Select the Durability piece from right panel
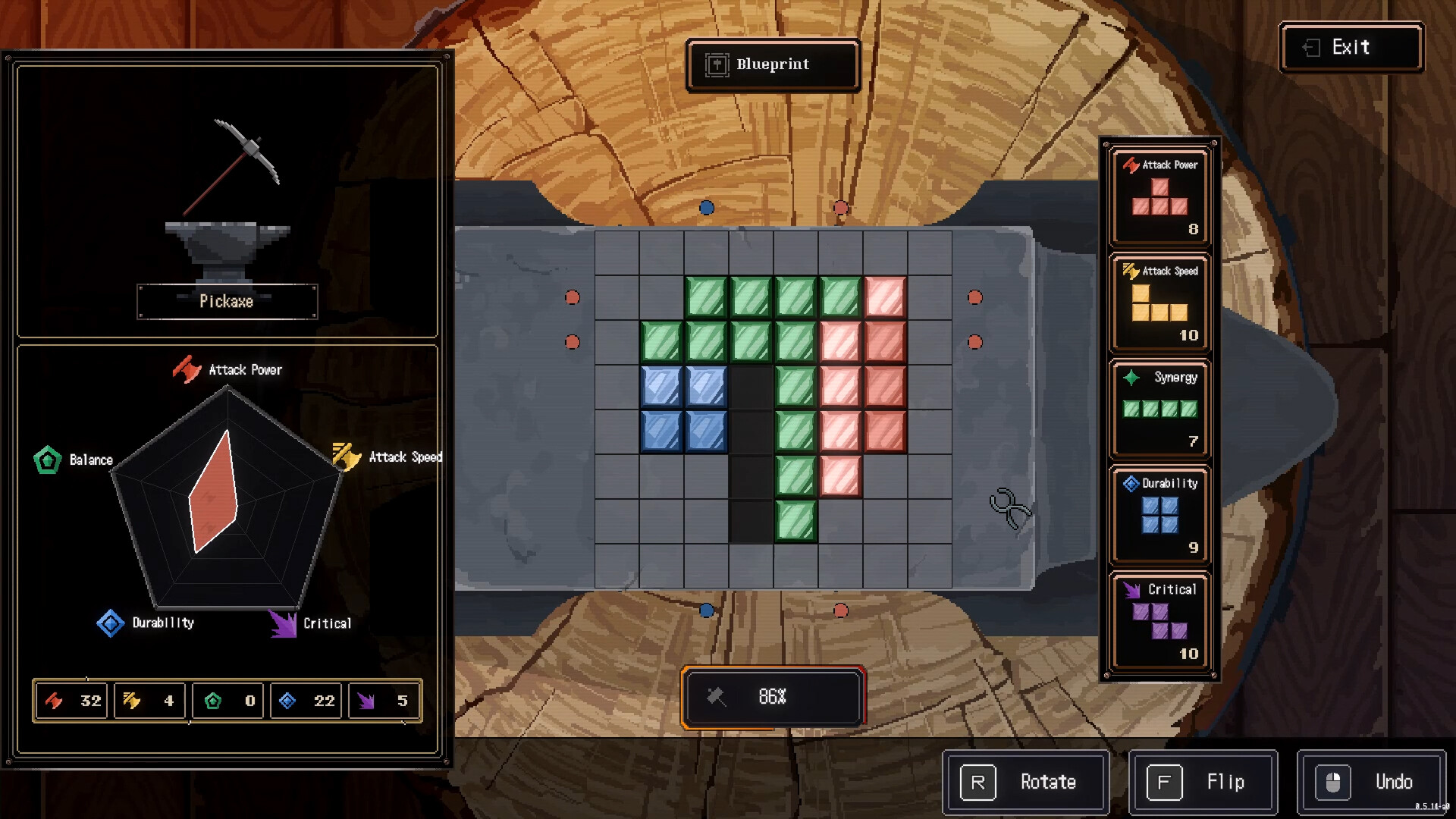This screenshot has height=819, width=1456. pos(1160,514)
